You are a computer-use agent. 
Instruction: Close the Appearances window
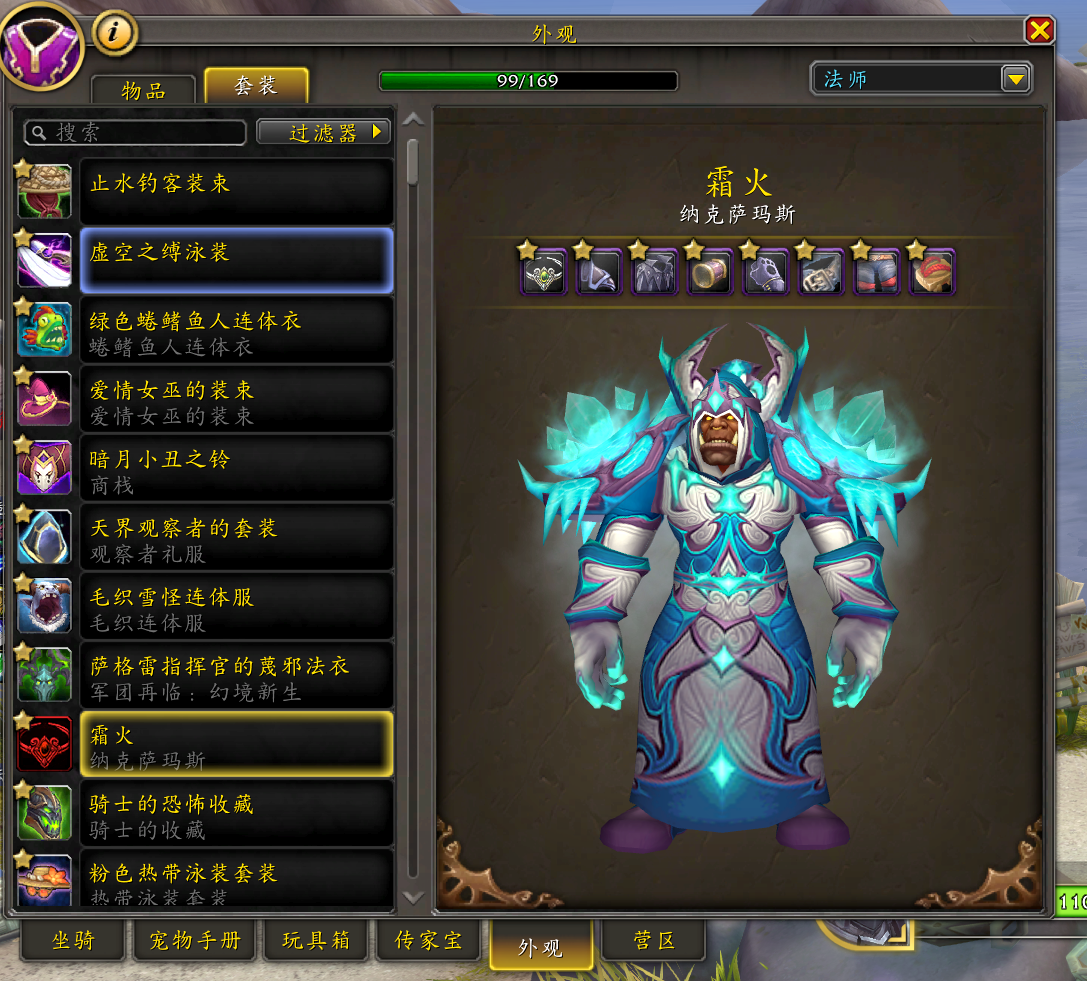[1040, 30]
